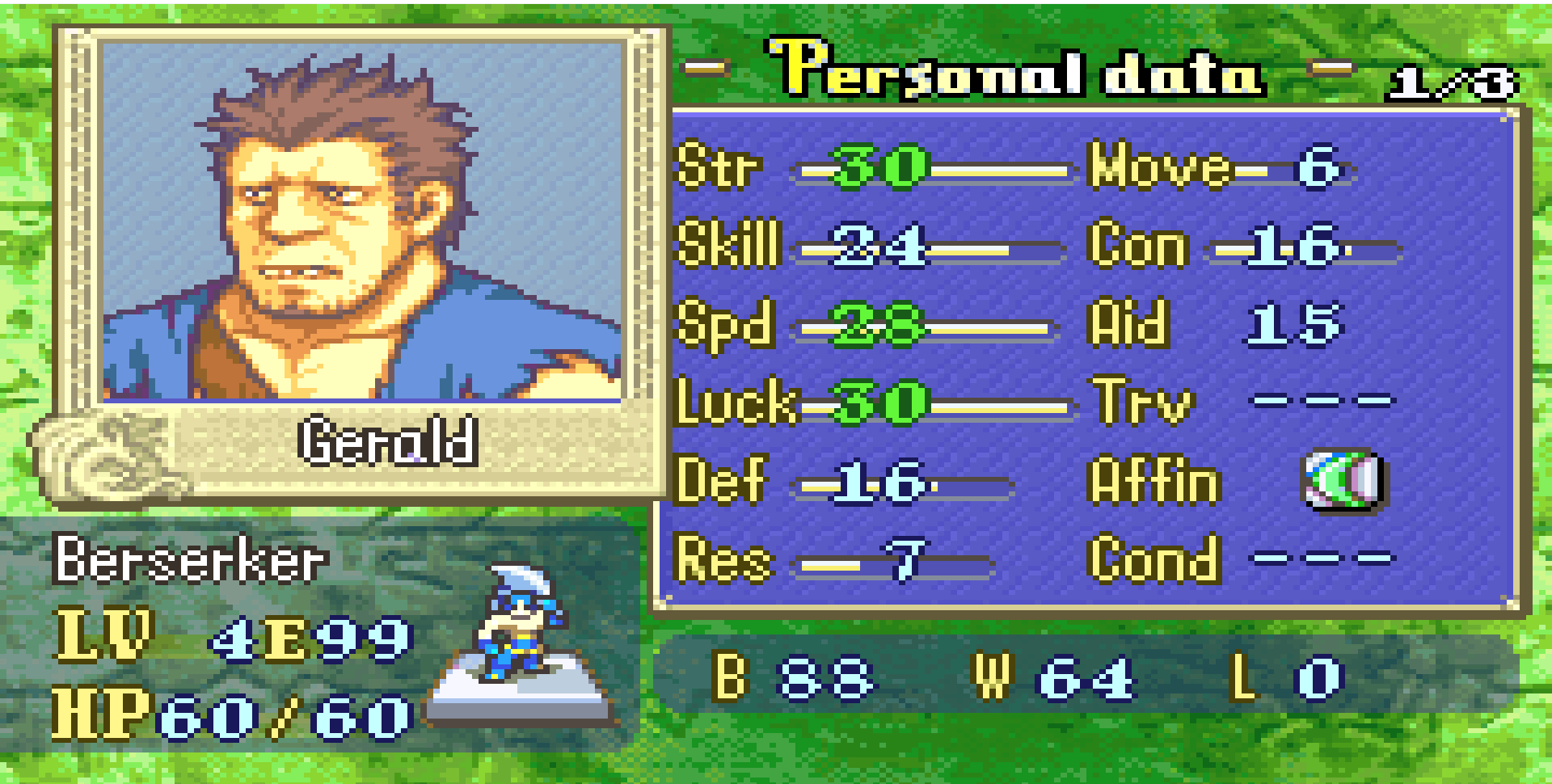Pick the Spd stat row

[x=867, y=325]
